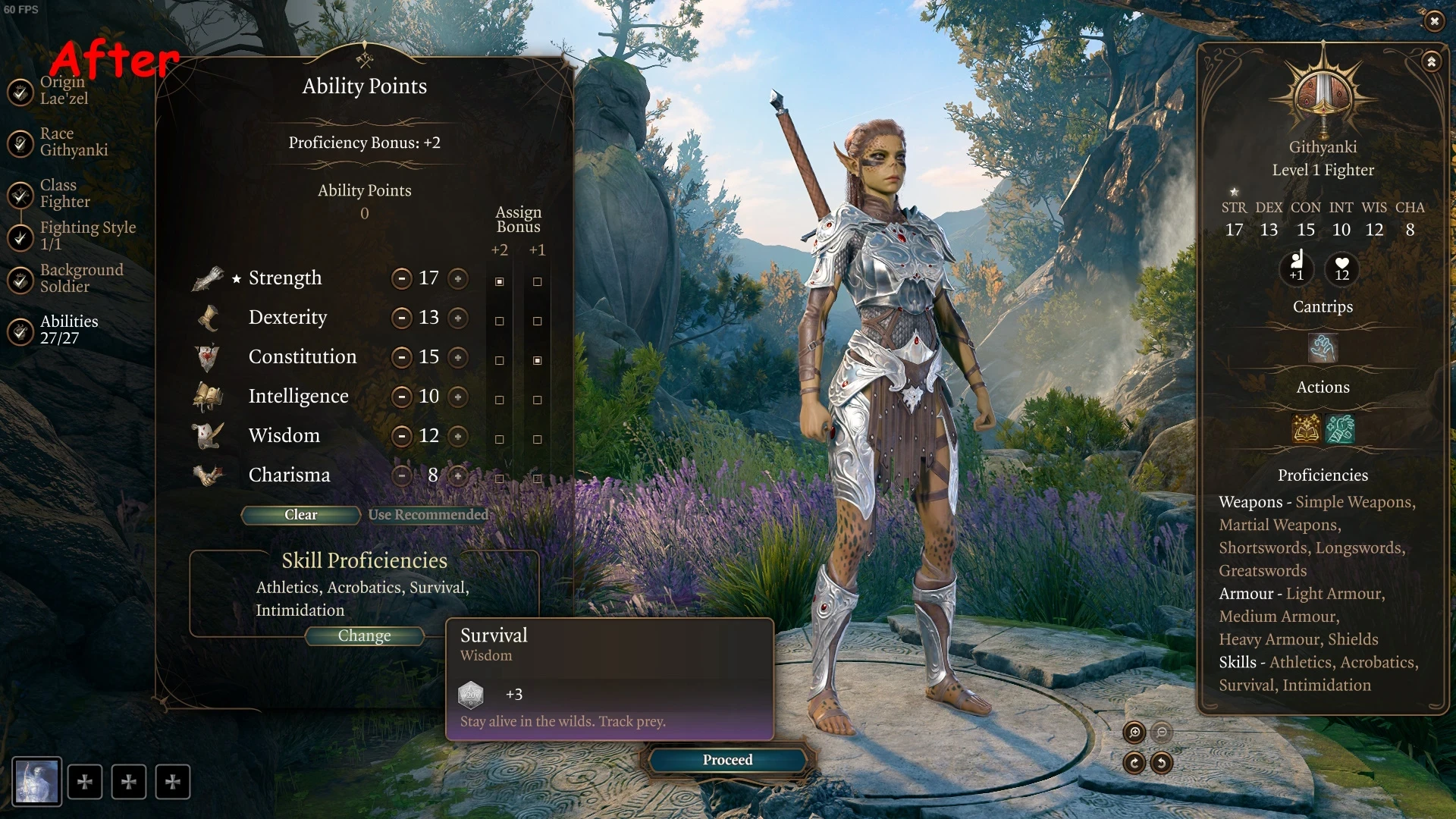Assign the +2 bonus to Dexterity
This screenshot has height=819, width=1456.
click(x=499, y=321)
